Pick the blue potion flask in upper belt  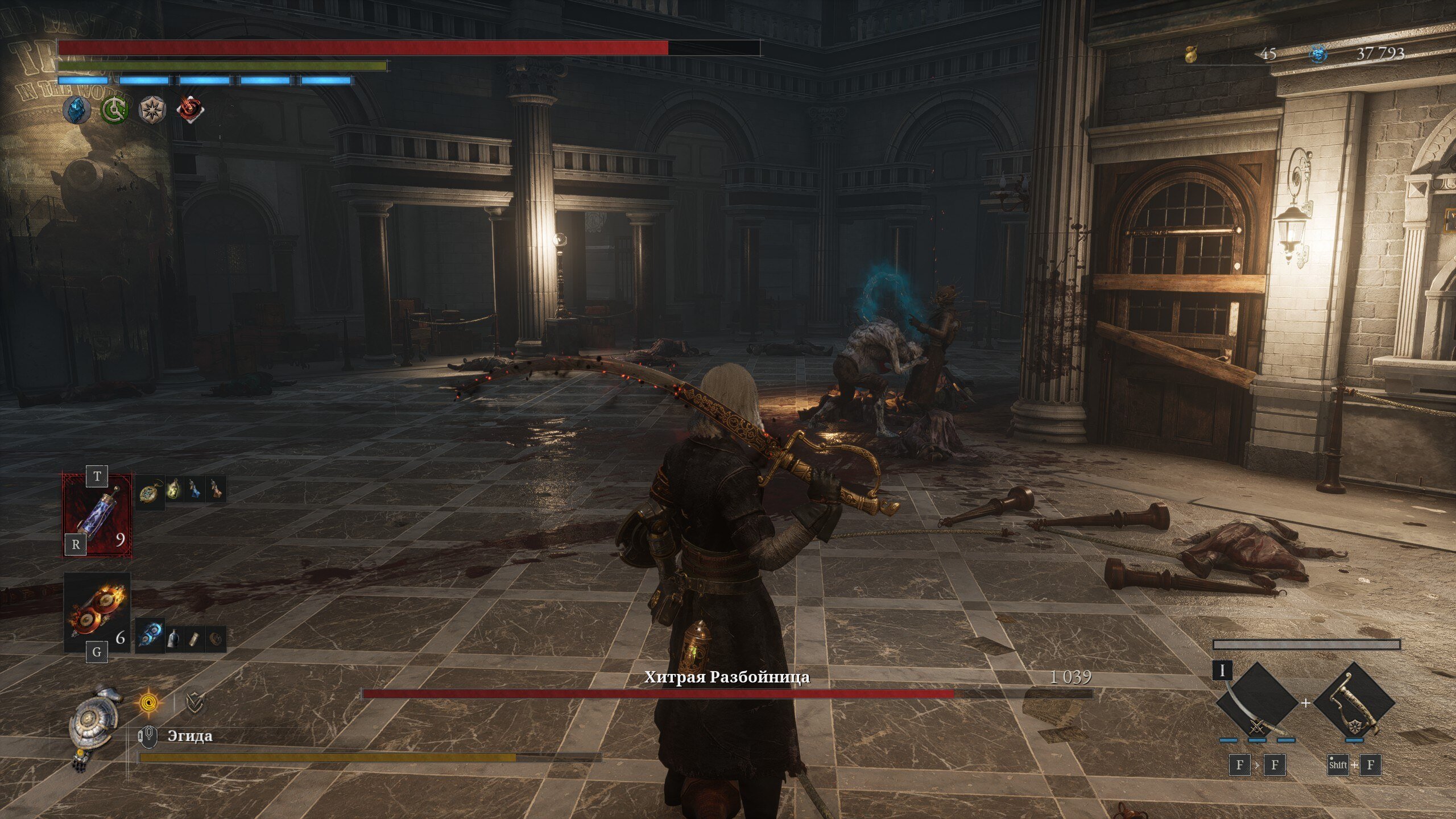pyautogui.click(x=195, y=489)
